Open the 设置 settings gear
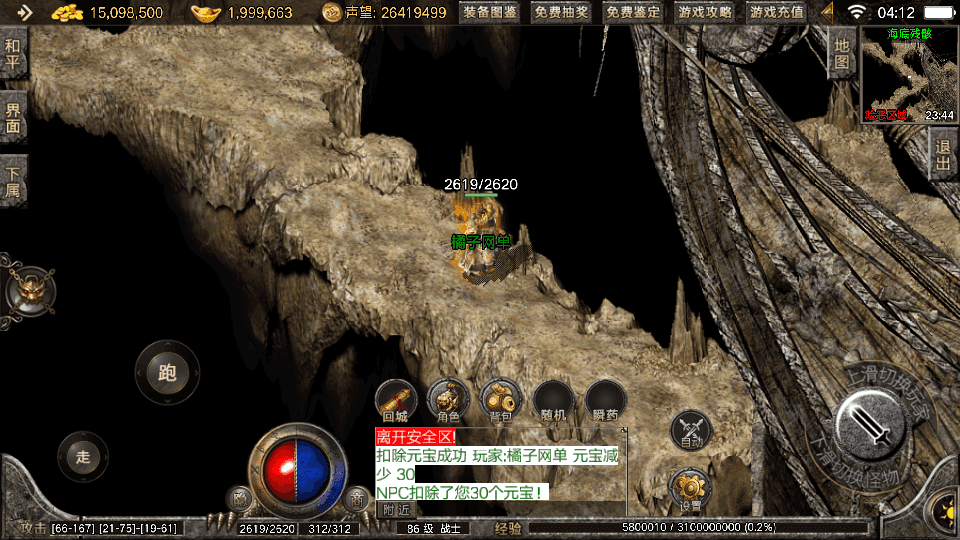960x540 pixels. [x=689, y=488]
